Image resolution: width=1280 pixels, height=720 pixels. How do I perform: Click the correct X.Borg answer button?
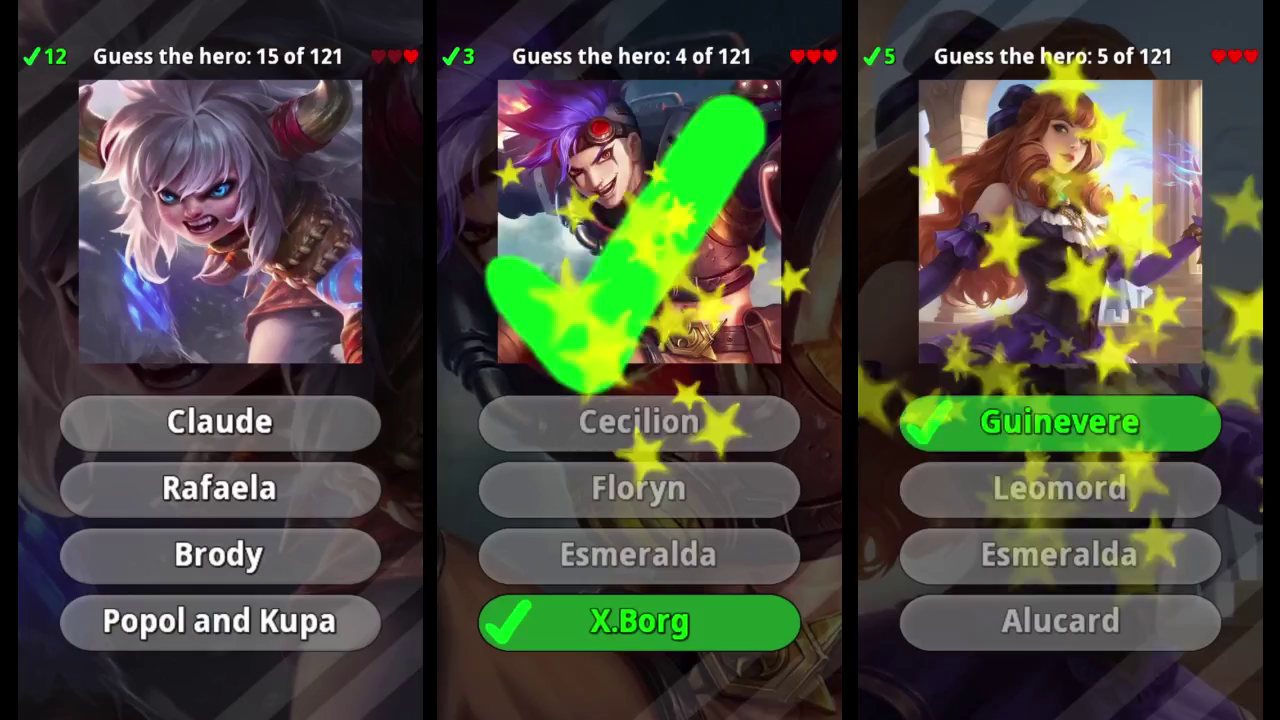[639, 622]
